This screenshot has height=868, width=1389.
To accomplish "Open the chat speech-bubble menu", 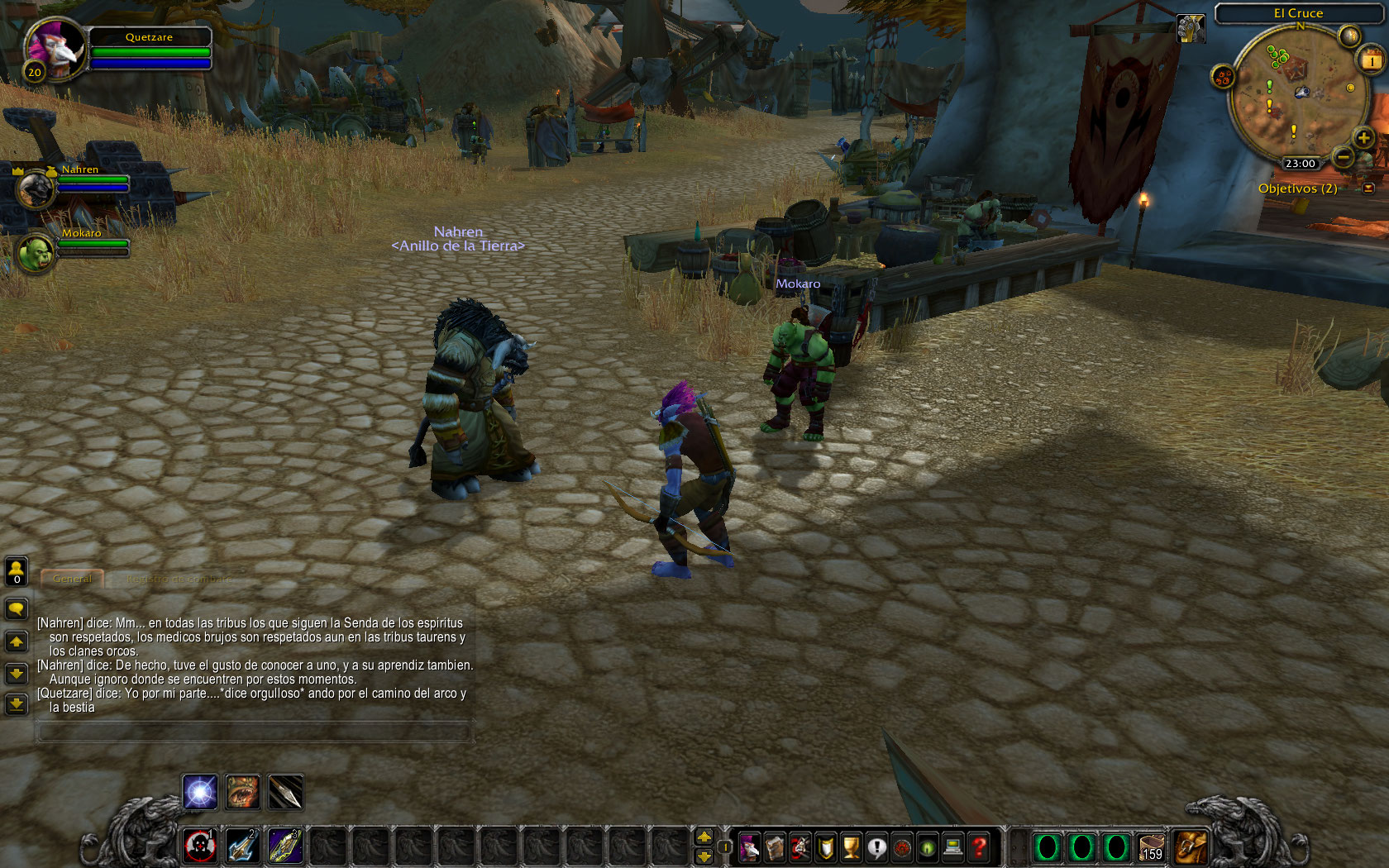I will pos(17,609).
